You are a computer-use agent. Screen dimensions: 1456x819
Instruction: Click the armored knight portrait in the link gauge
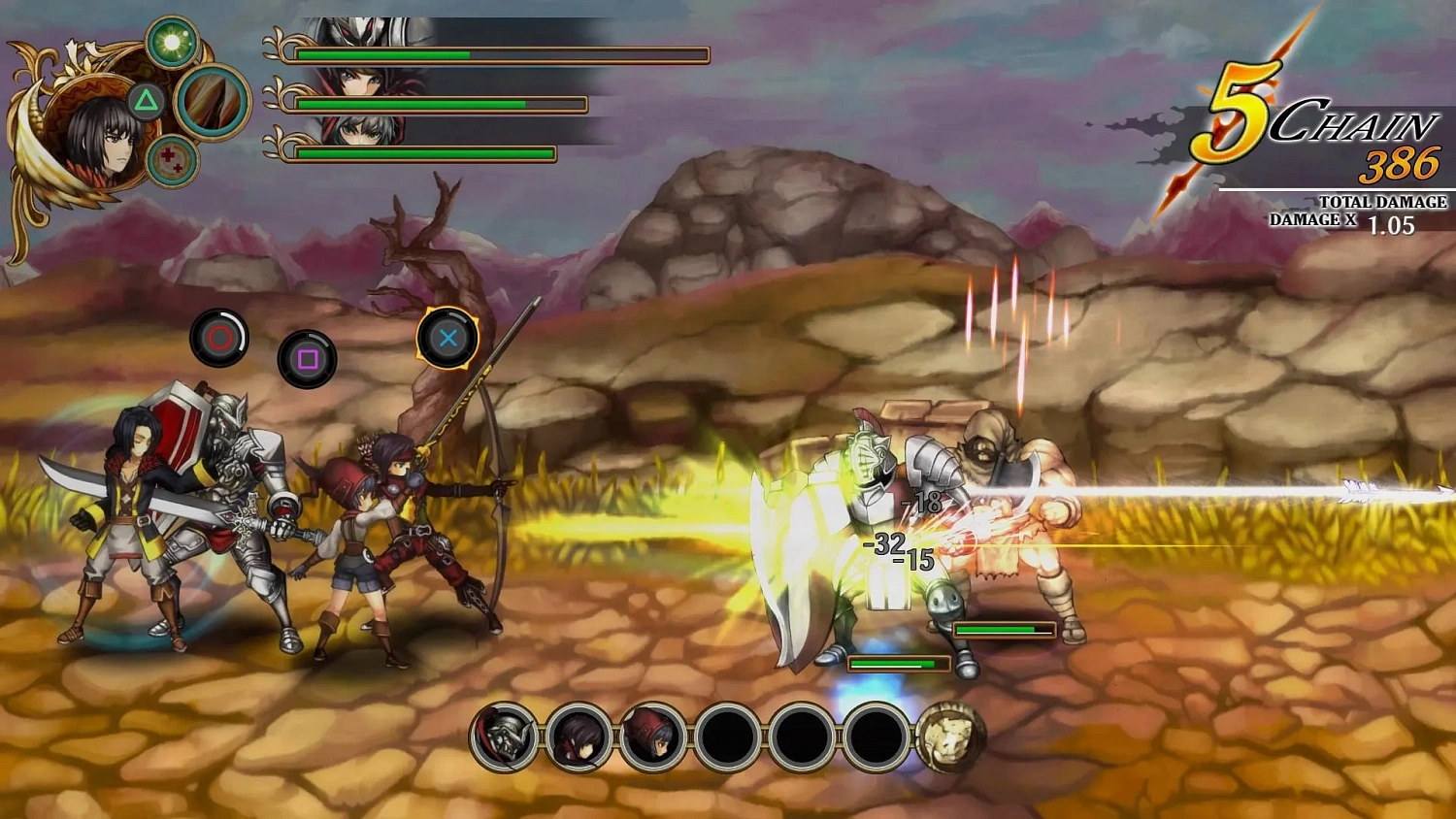503,737
